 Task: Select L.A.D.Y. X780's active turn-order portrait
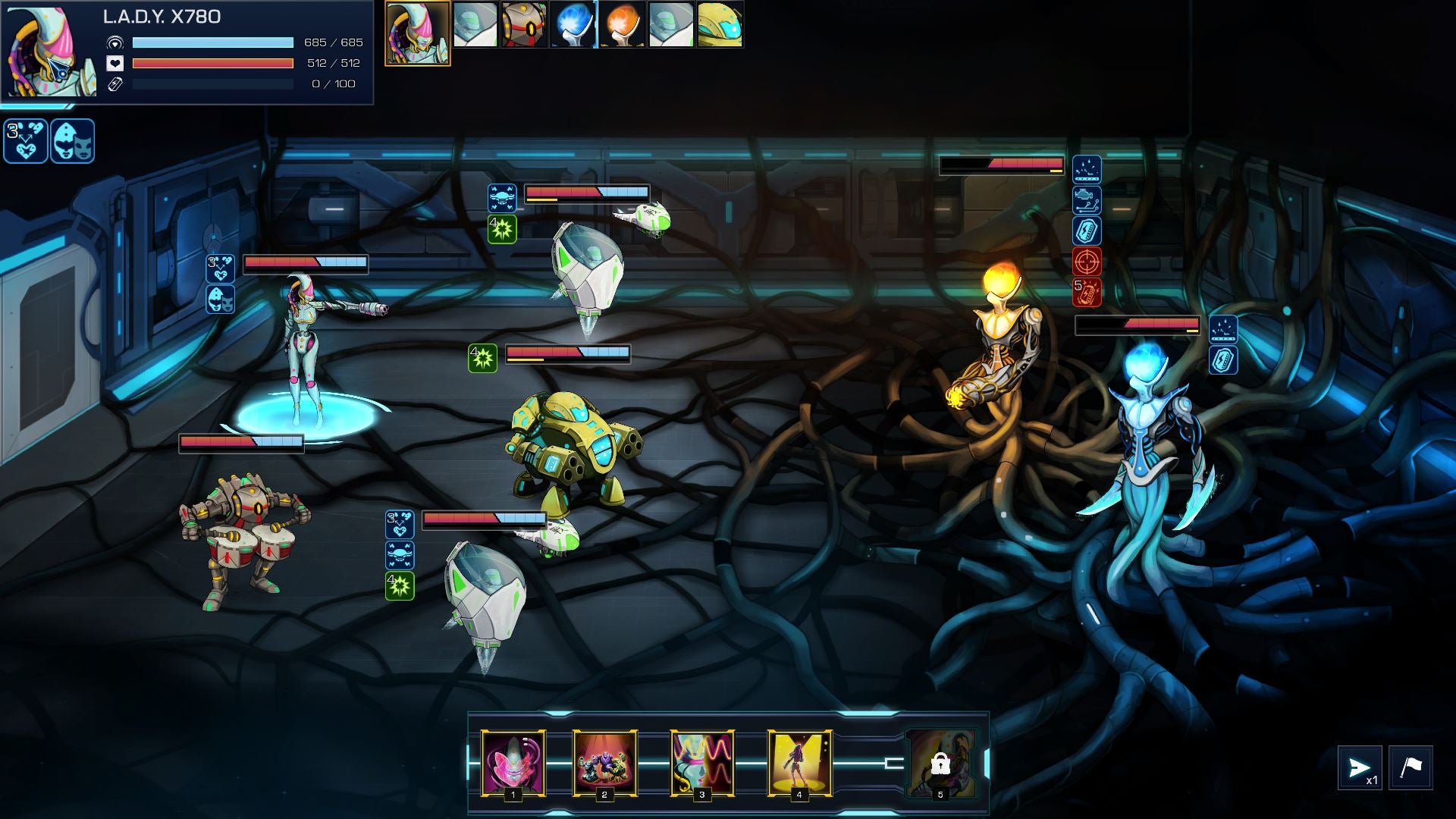[417, 33]
